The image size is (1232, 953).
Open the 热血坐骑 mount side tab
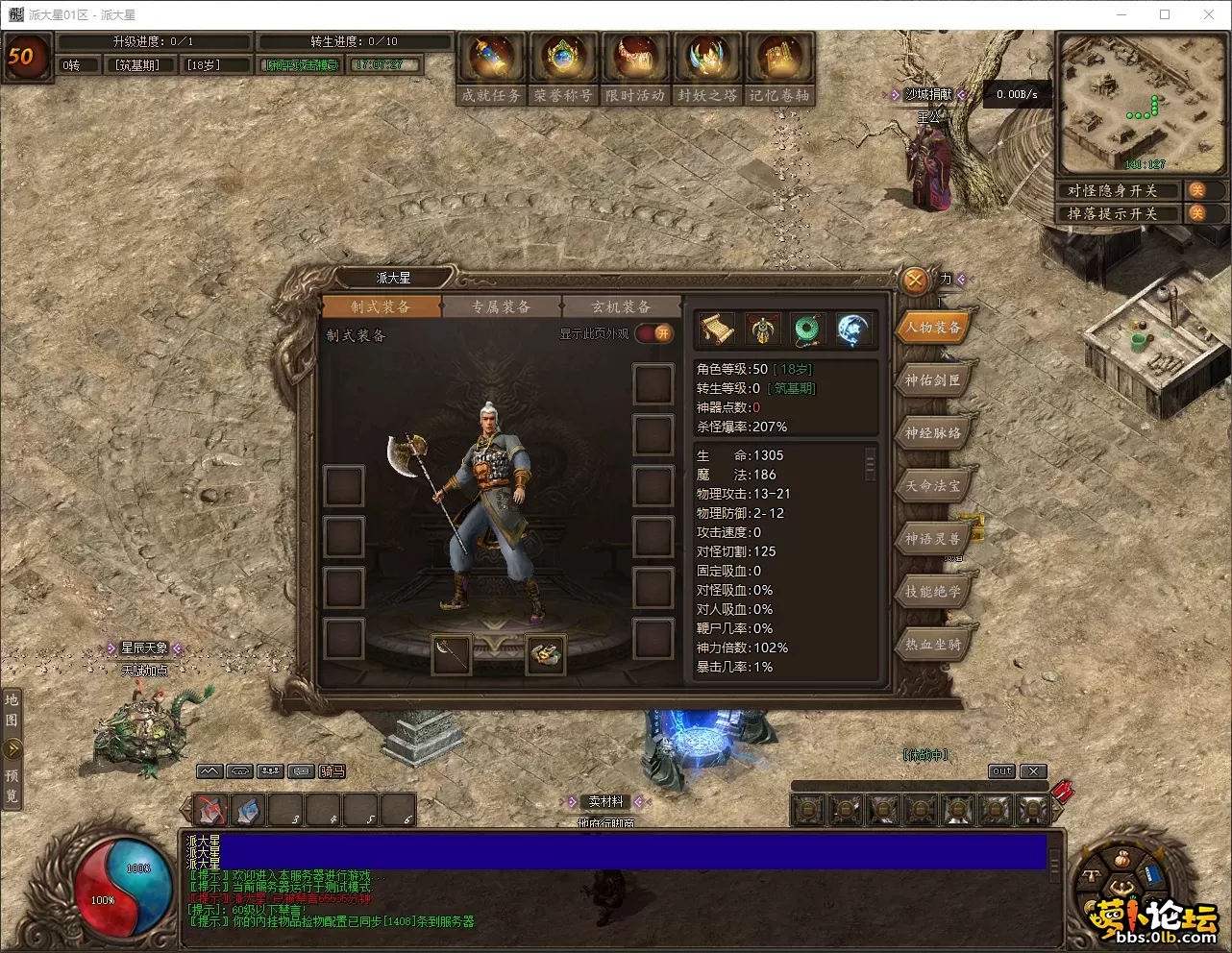click(932, 645)
